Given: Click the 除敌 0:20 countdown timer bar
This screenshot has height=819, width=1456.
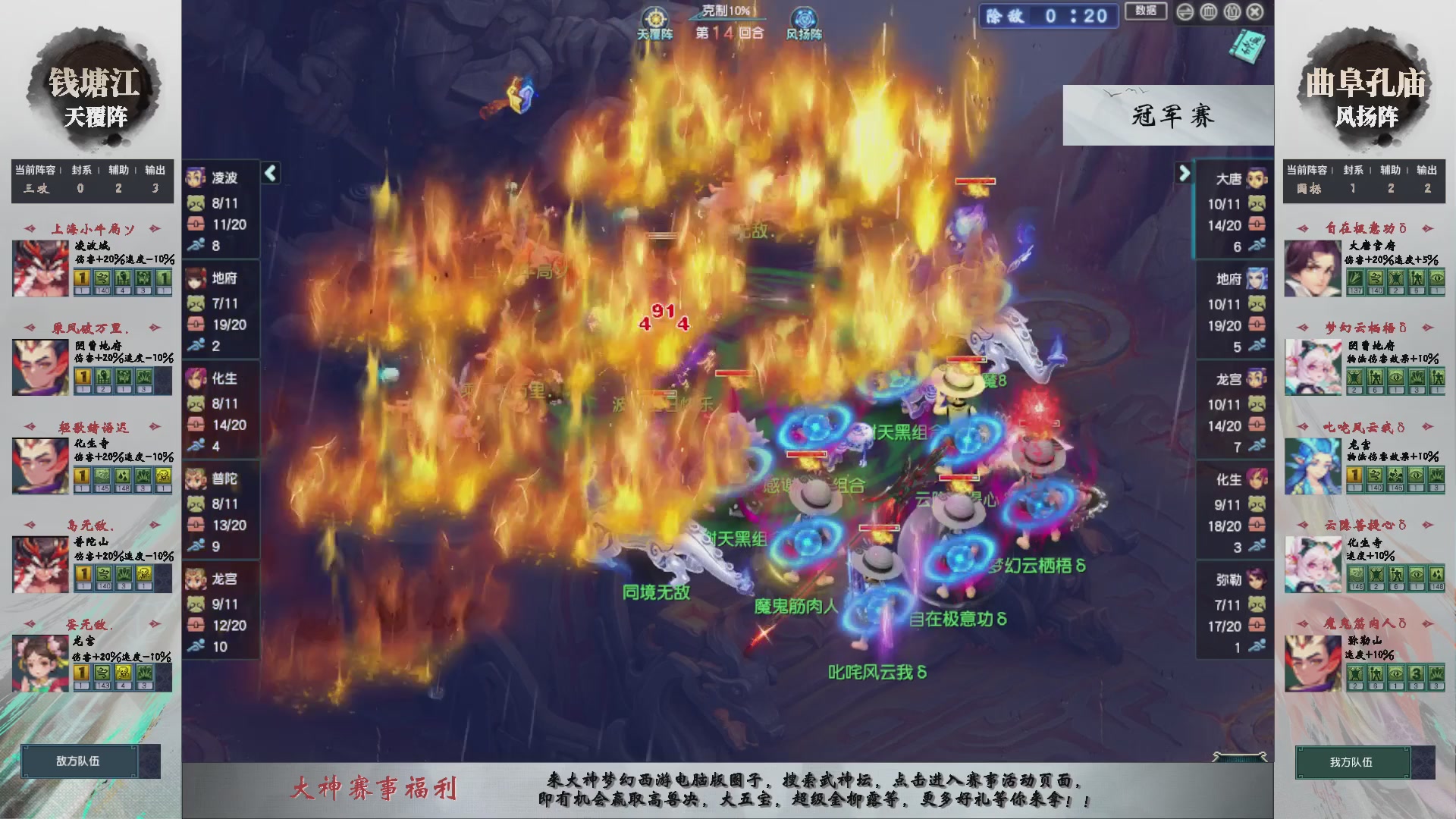Looking at the screenshot, I should (x=1048, y=17).
